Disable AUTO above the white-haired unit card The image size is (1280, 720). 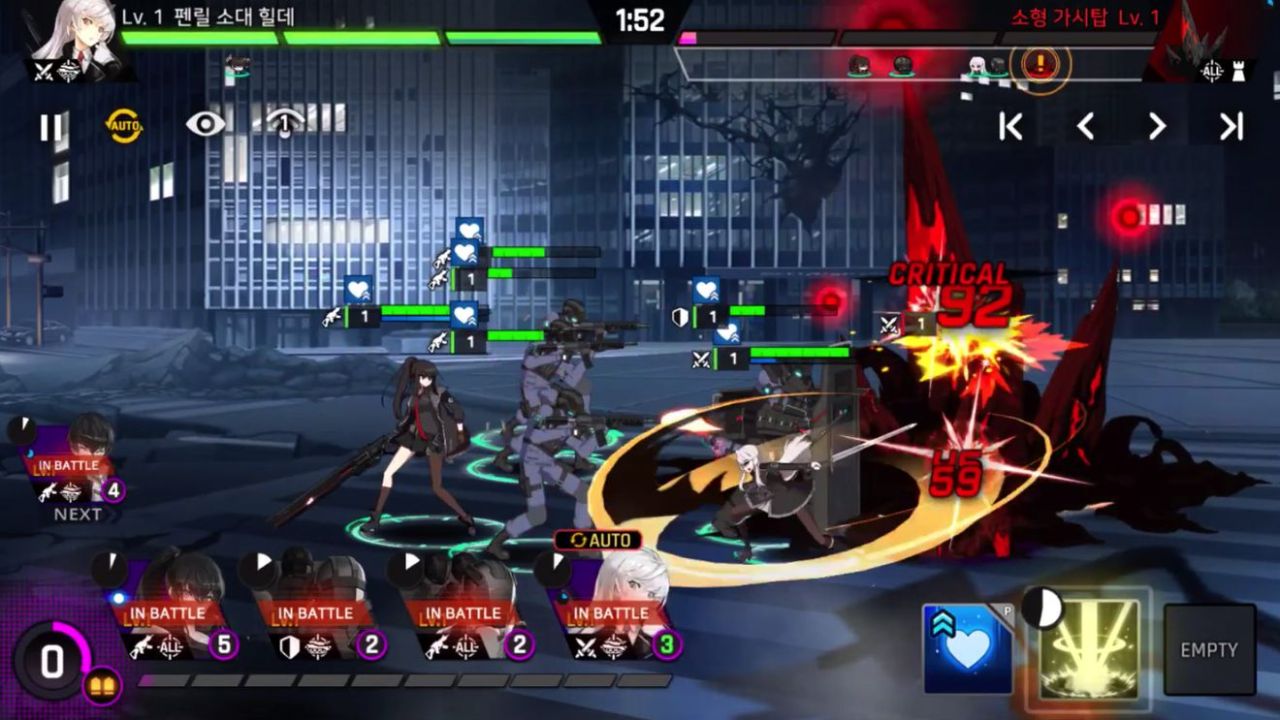point(600,540)
